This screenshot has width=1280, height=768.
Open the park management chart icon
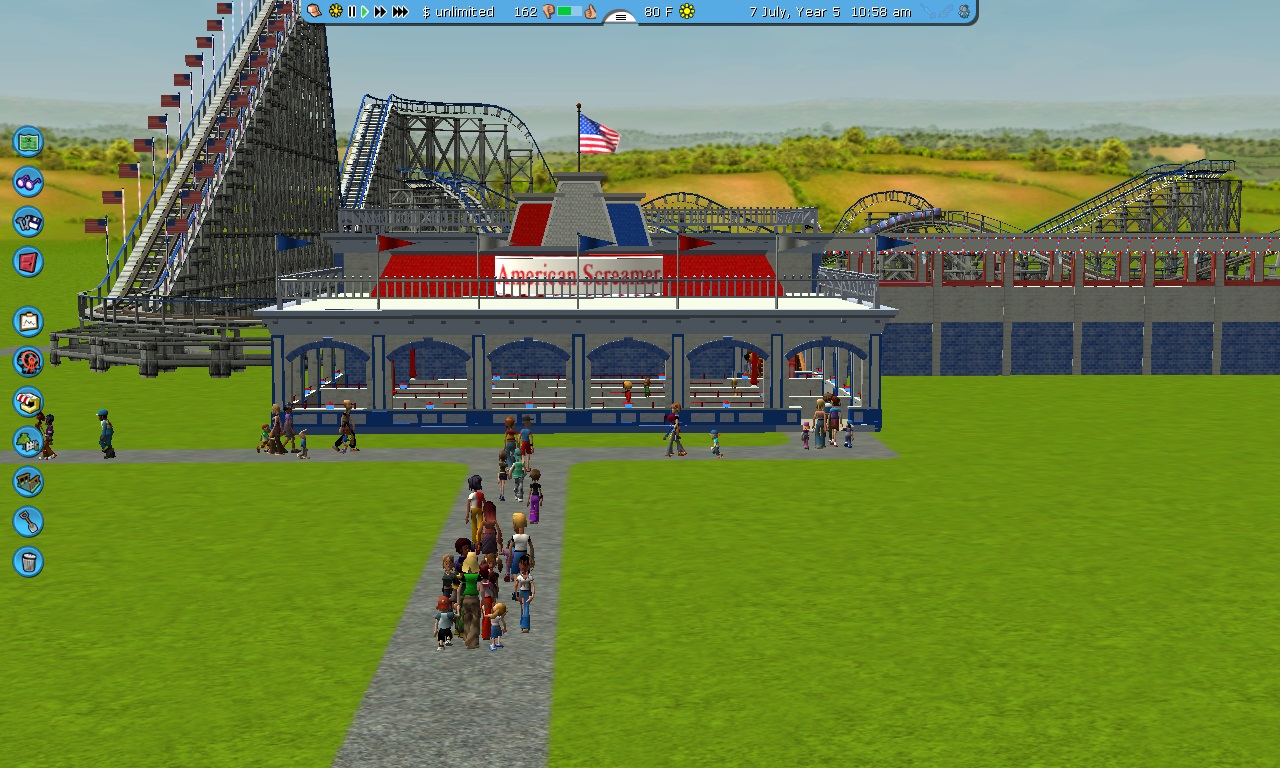28,321
